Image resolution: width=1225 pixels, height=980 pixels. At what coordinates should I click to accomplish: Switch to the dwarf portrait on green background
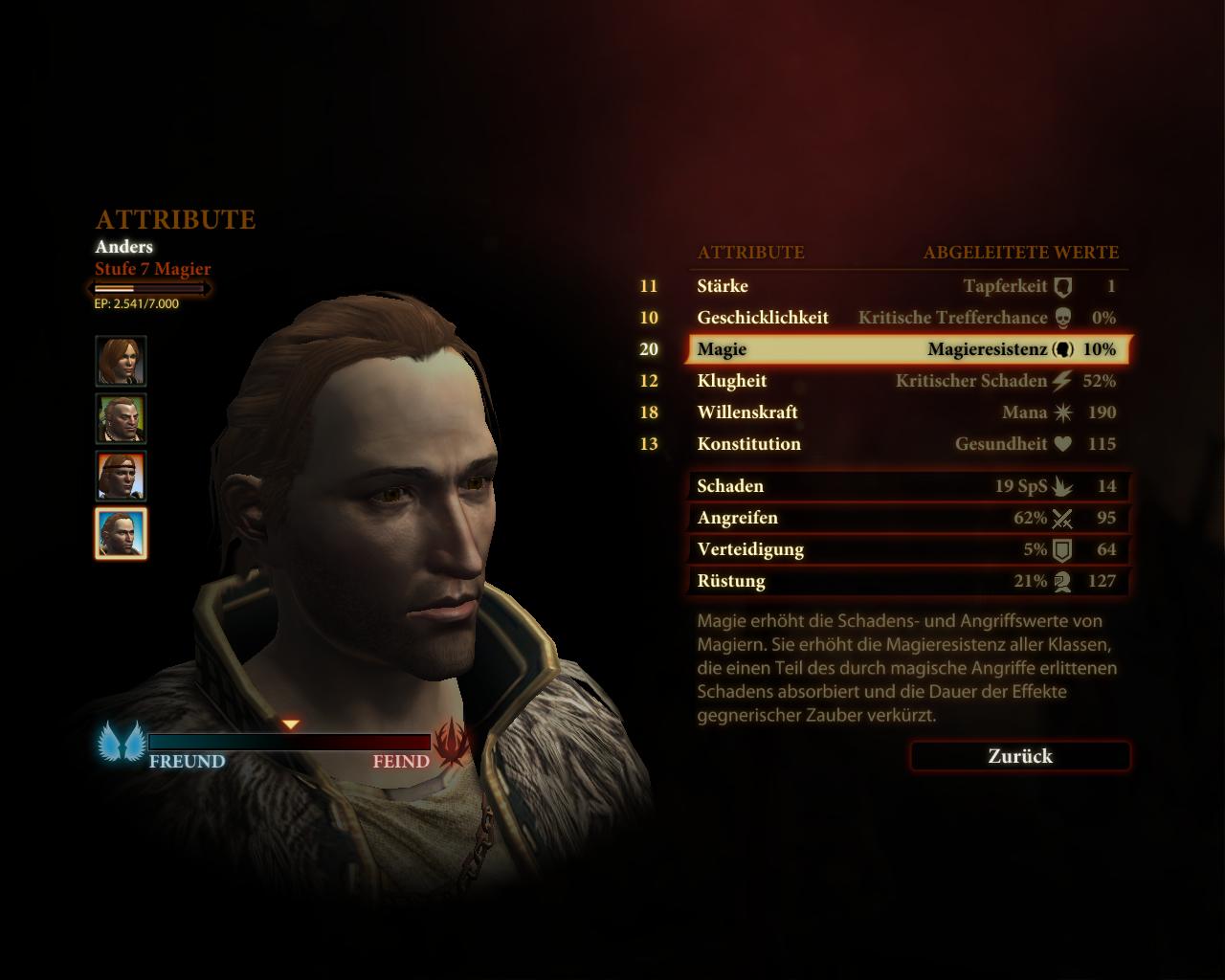pyautogui.click(x=121, y=418)
